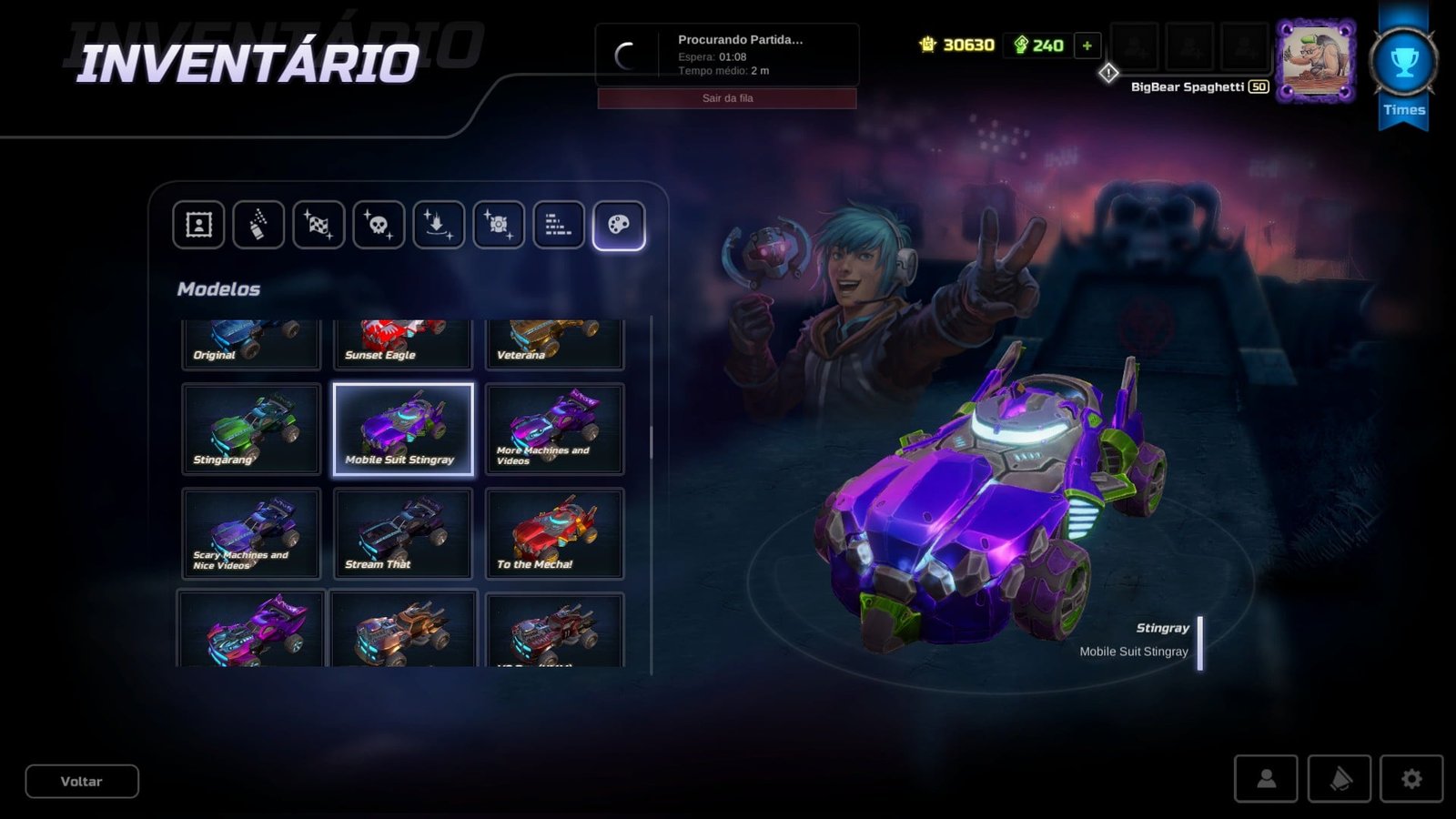
Task: Open the paint palette models tab
Action: (619, 225)
